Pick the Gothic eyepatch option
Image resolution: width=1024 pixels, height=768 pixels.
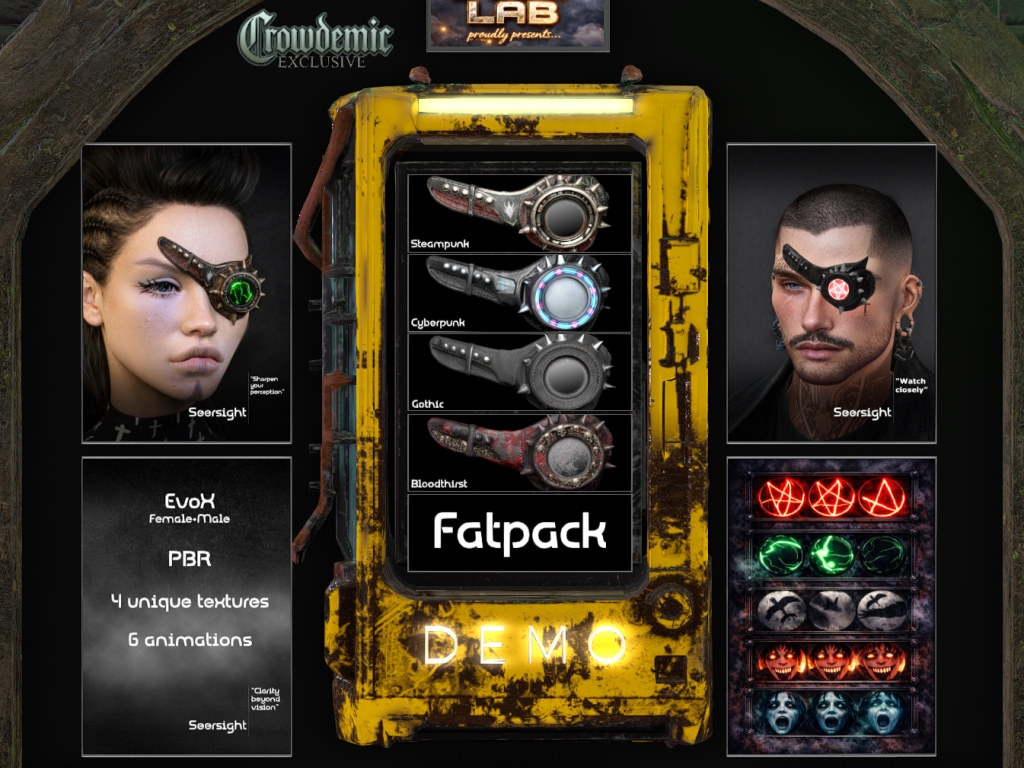[x=519, y=372]
